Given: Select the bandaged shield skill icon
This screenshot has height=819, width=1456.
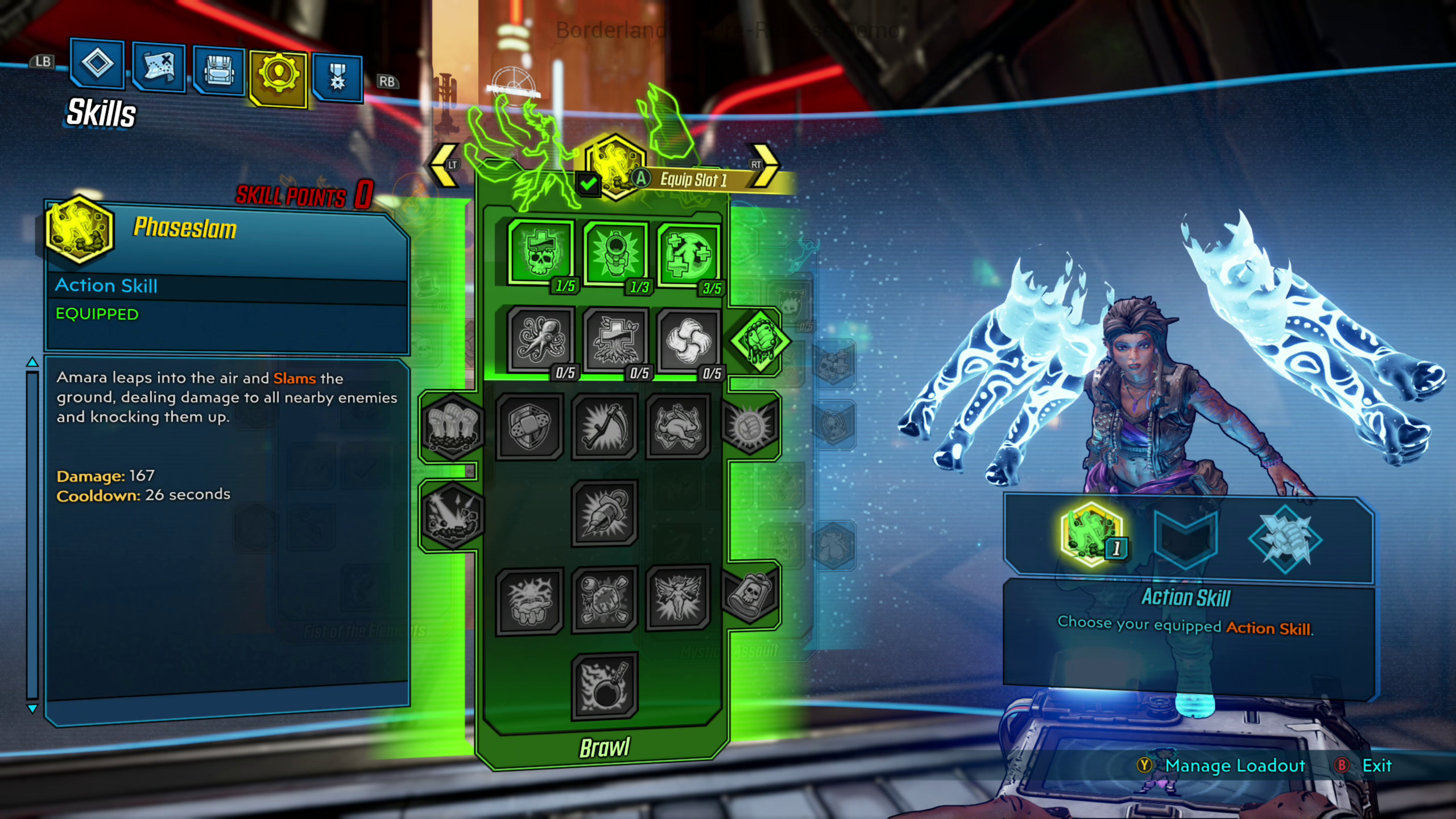Looking at the screenshot, I should pyautogui.click(x=529, y=426).
